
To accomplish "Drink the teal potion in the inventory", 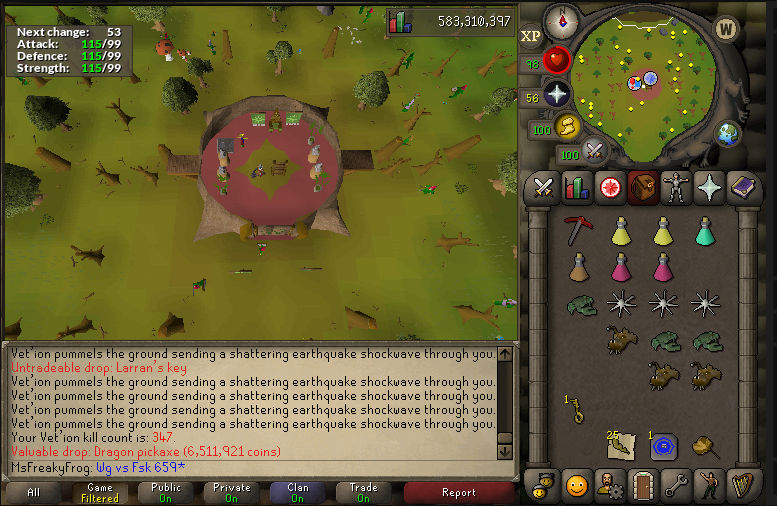I will [x=706, y=231].
